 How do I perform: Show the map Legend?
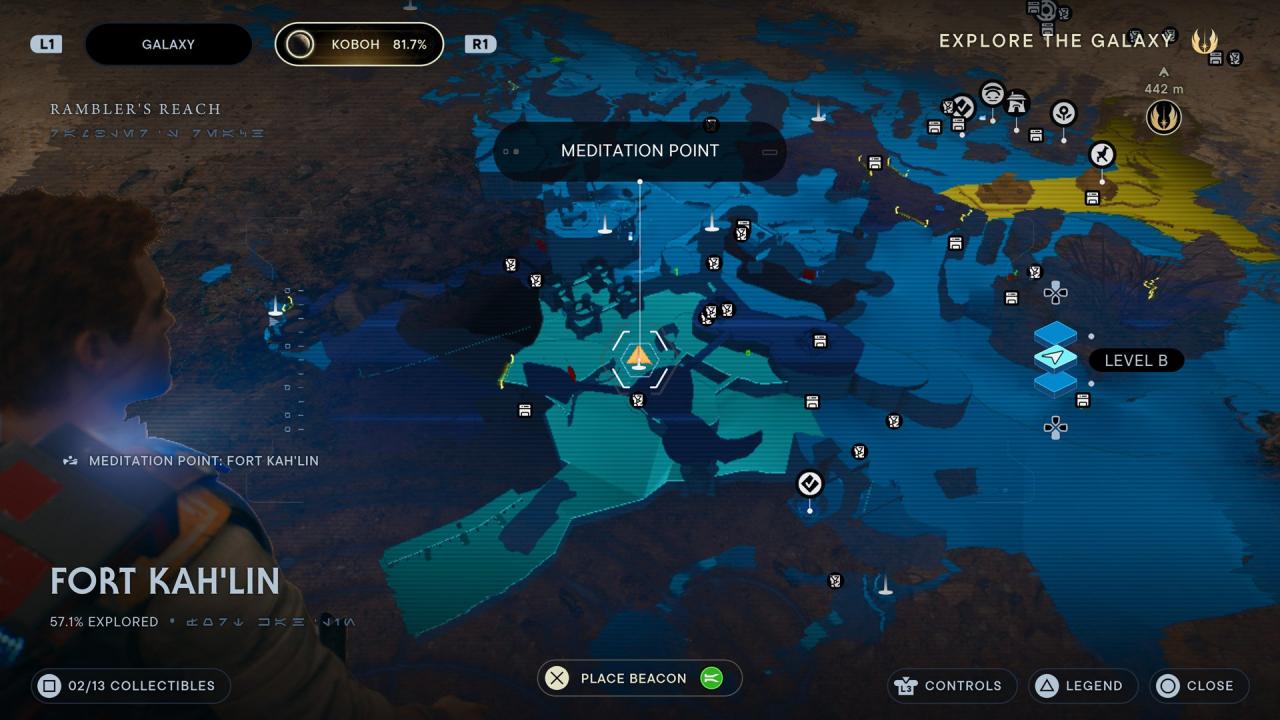point(1081,686)
